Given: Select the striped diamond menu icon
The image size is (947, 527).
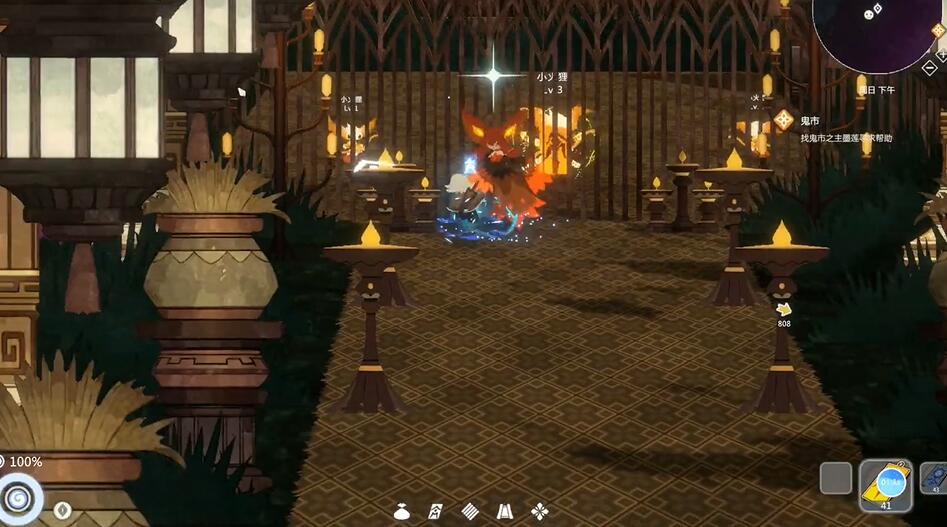Looking at the screenshot, I should coord(470,511).
